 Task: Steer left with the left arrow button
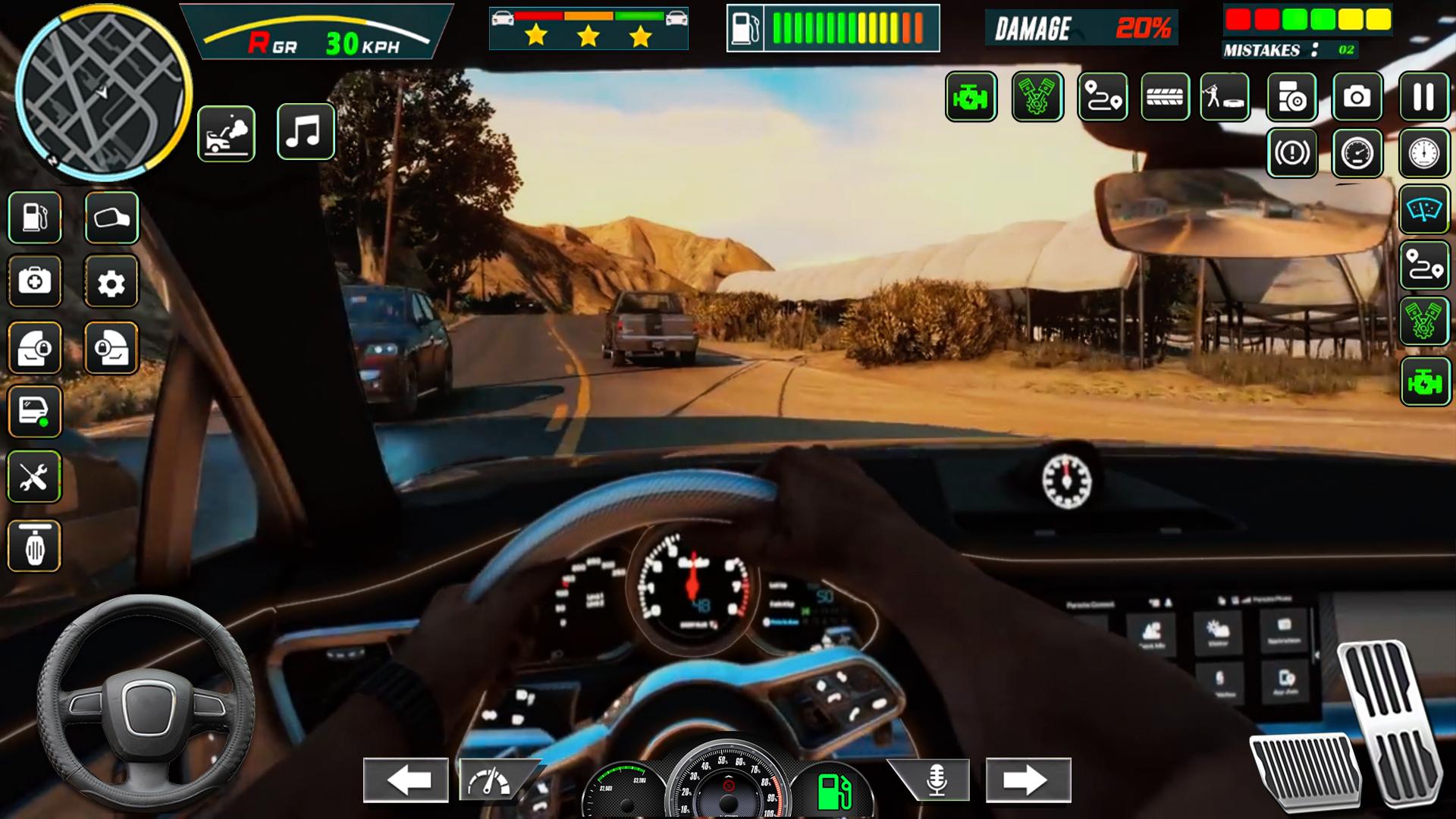406,780
